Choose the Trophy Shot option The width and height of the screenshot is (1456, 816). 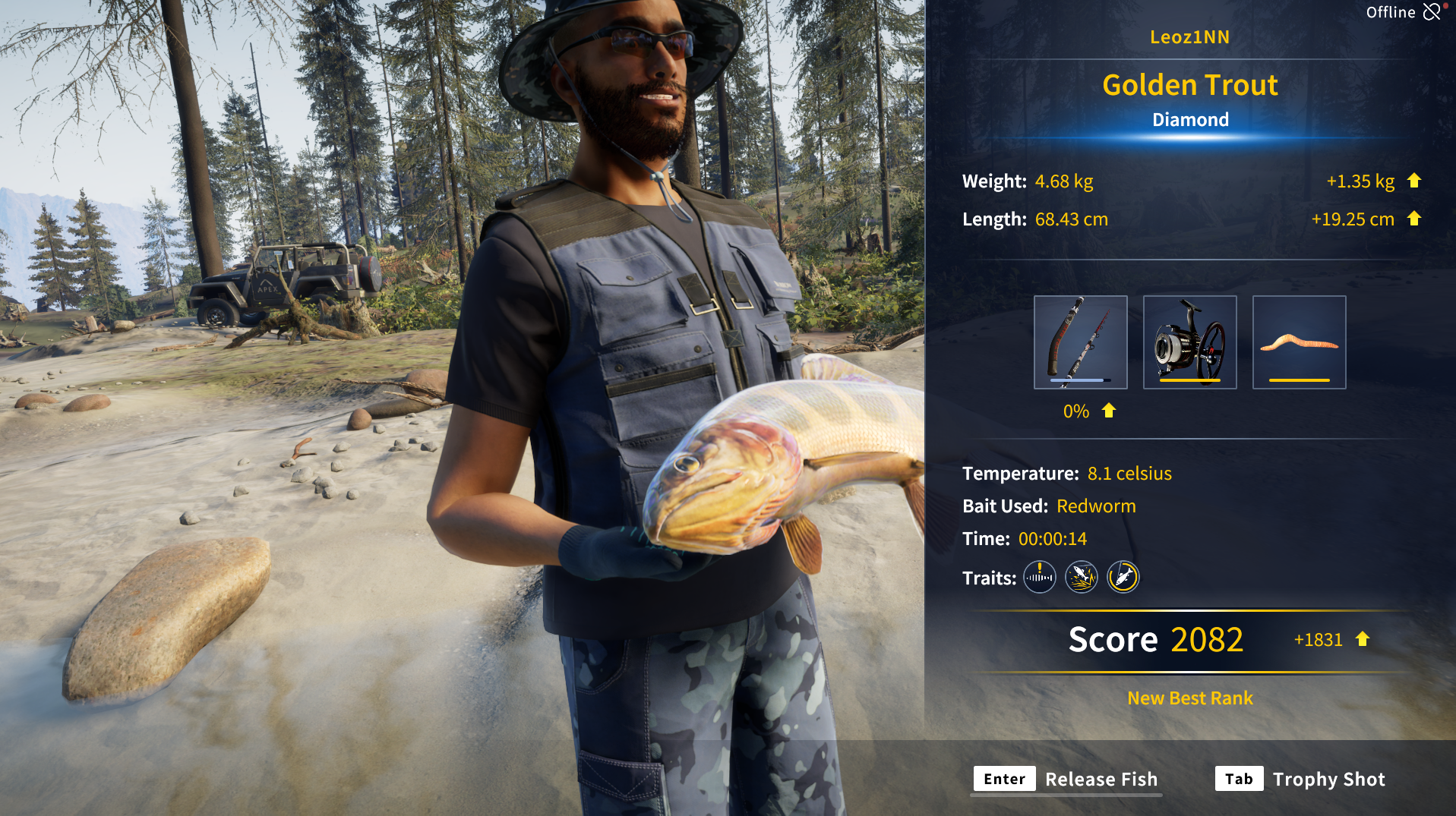point(1300,780)
